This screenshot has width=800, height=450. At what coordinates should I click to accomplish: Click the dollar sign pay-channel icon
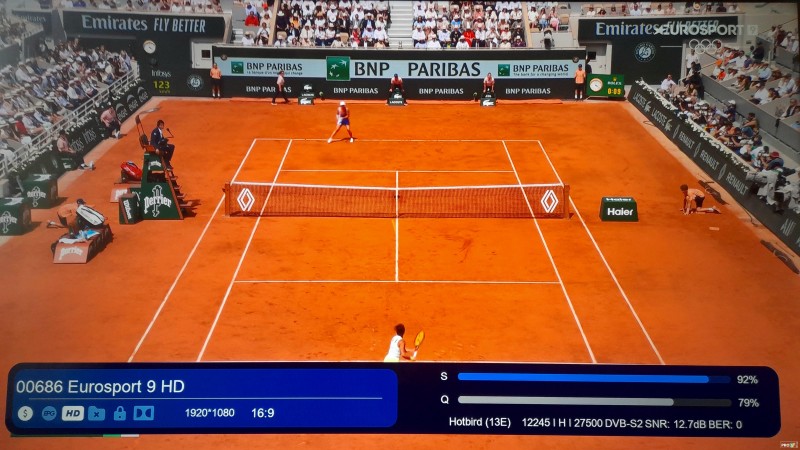(25, 413)
